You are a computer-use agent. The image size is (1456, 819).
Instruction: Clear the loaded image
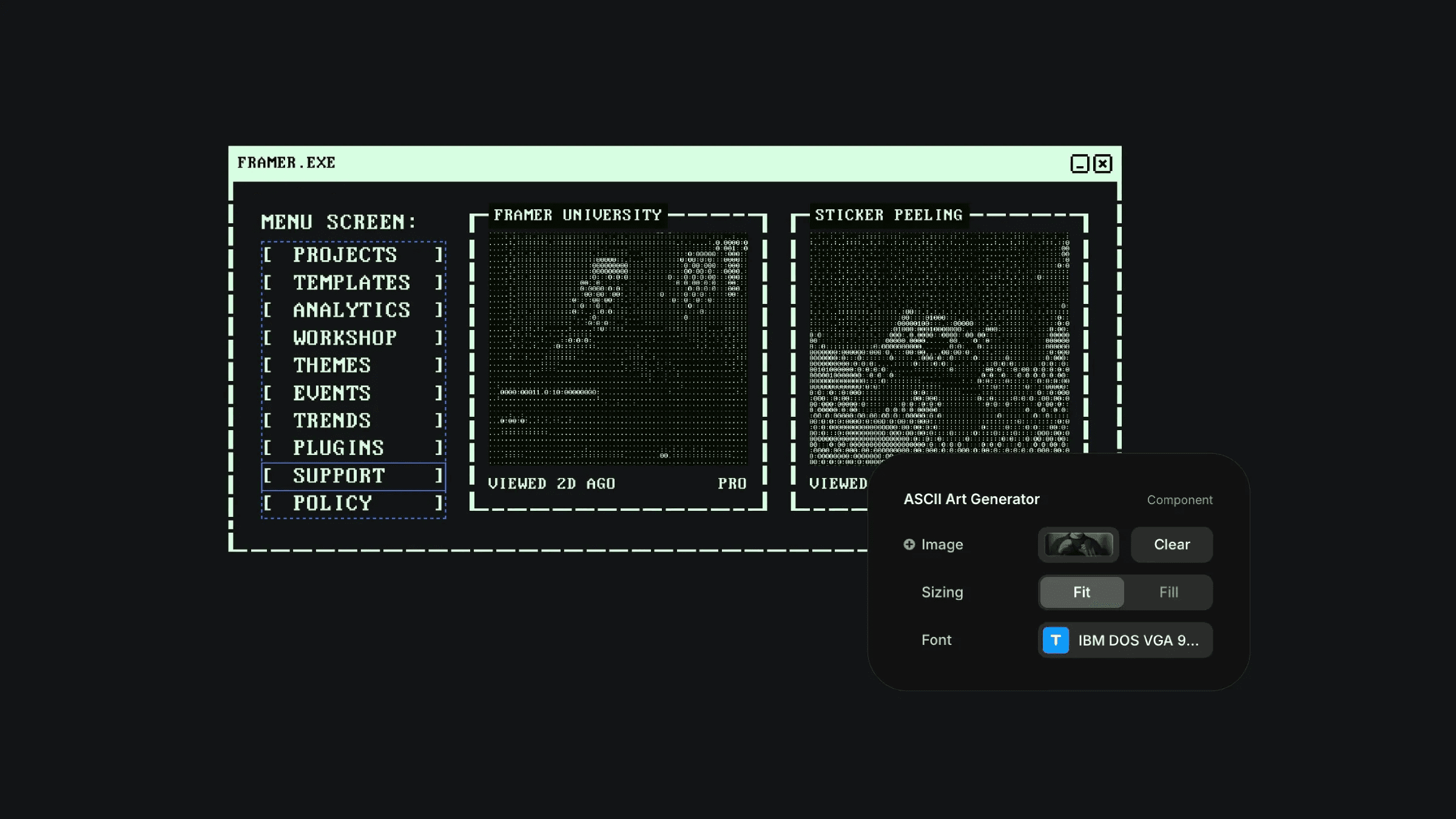[1171, 544]
